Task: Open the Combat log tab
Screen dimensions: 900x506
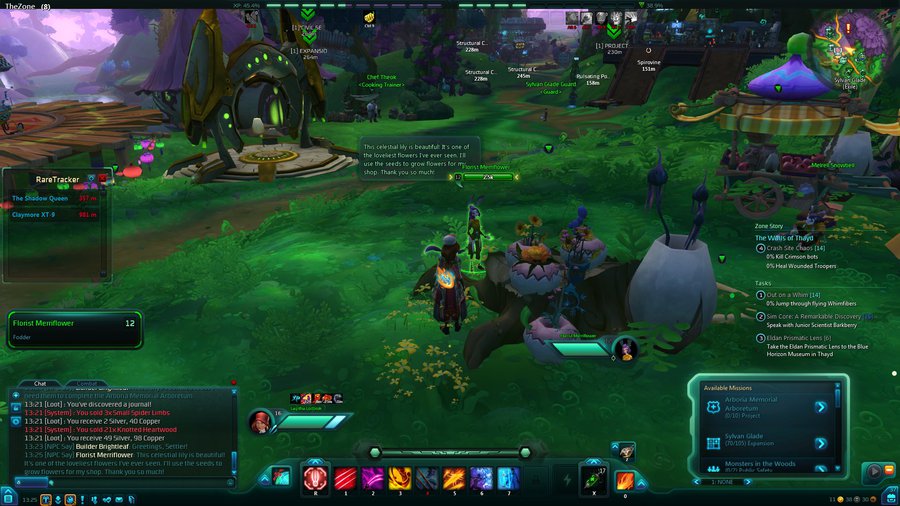Action: (x=87, y=383)
